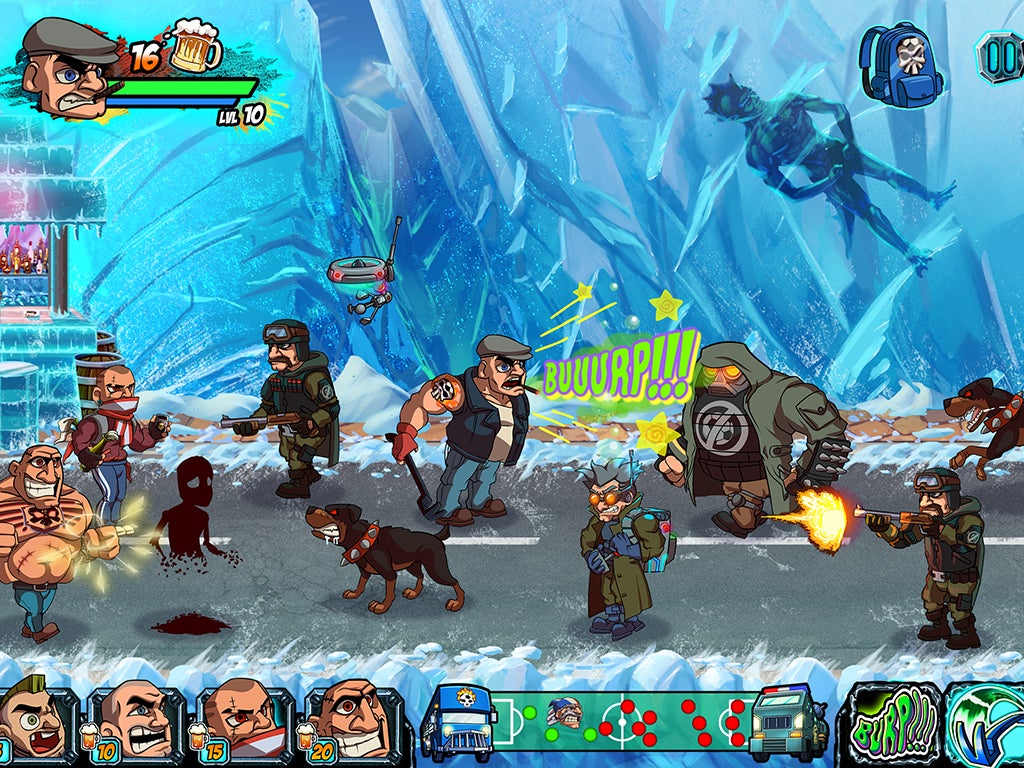1024x768 pixels.
Task: Summon the mohawk fighter unit card
Action: tap(36, 723)
